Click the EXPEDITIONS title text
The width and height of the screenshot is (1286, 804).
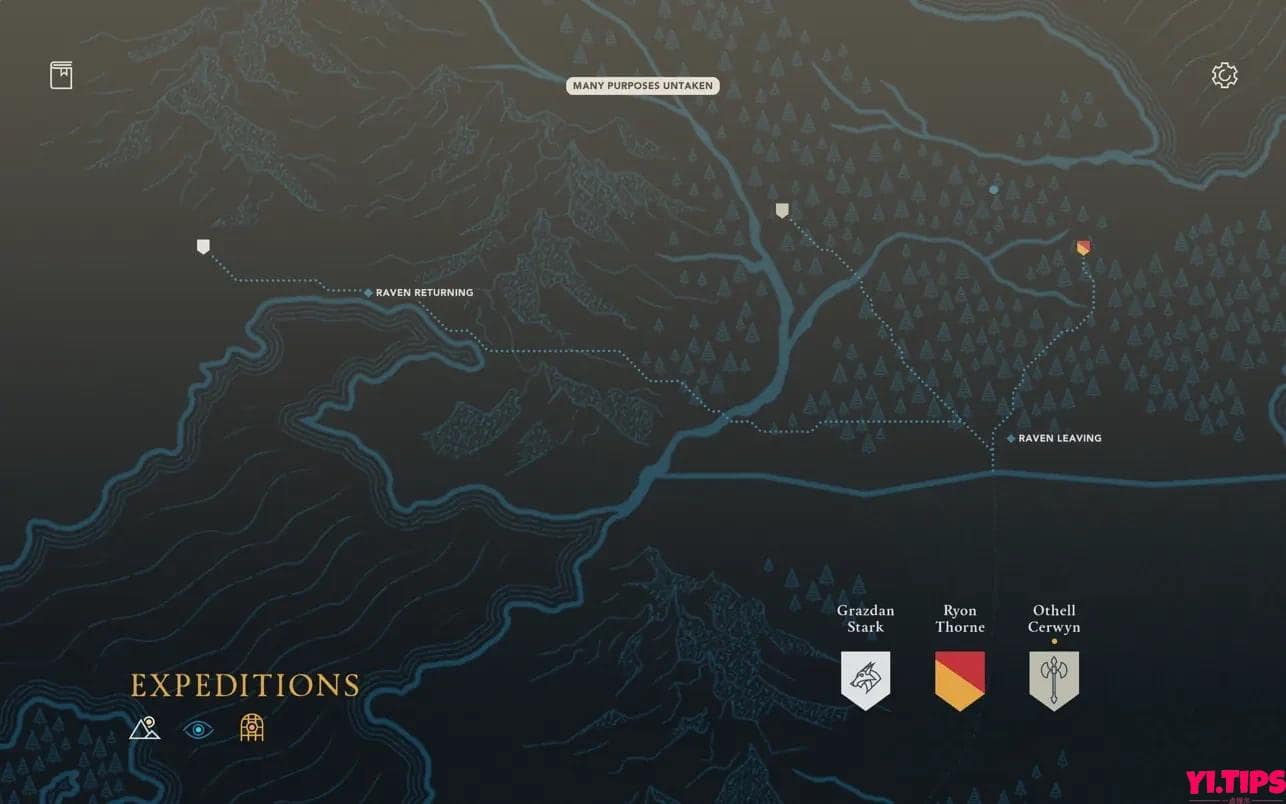click(243, 686)
